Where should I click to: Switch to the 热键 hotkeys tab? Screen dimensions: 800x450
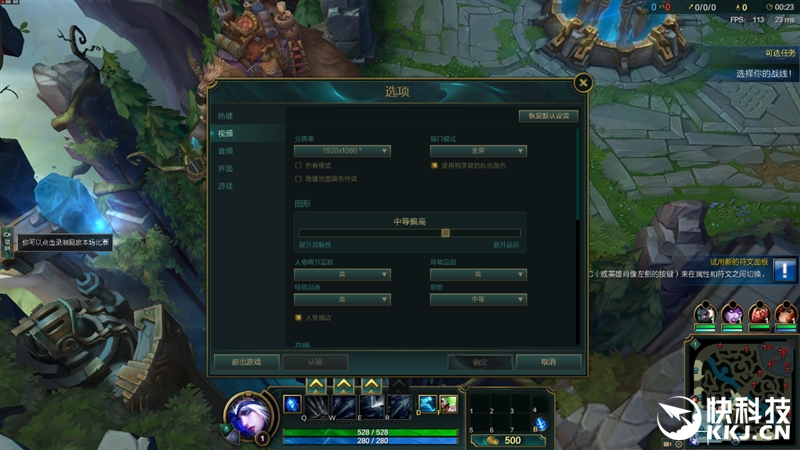tap(226, 116)
